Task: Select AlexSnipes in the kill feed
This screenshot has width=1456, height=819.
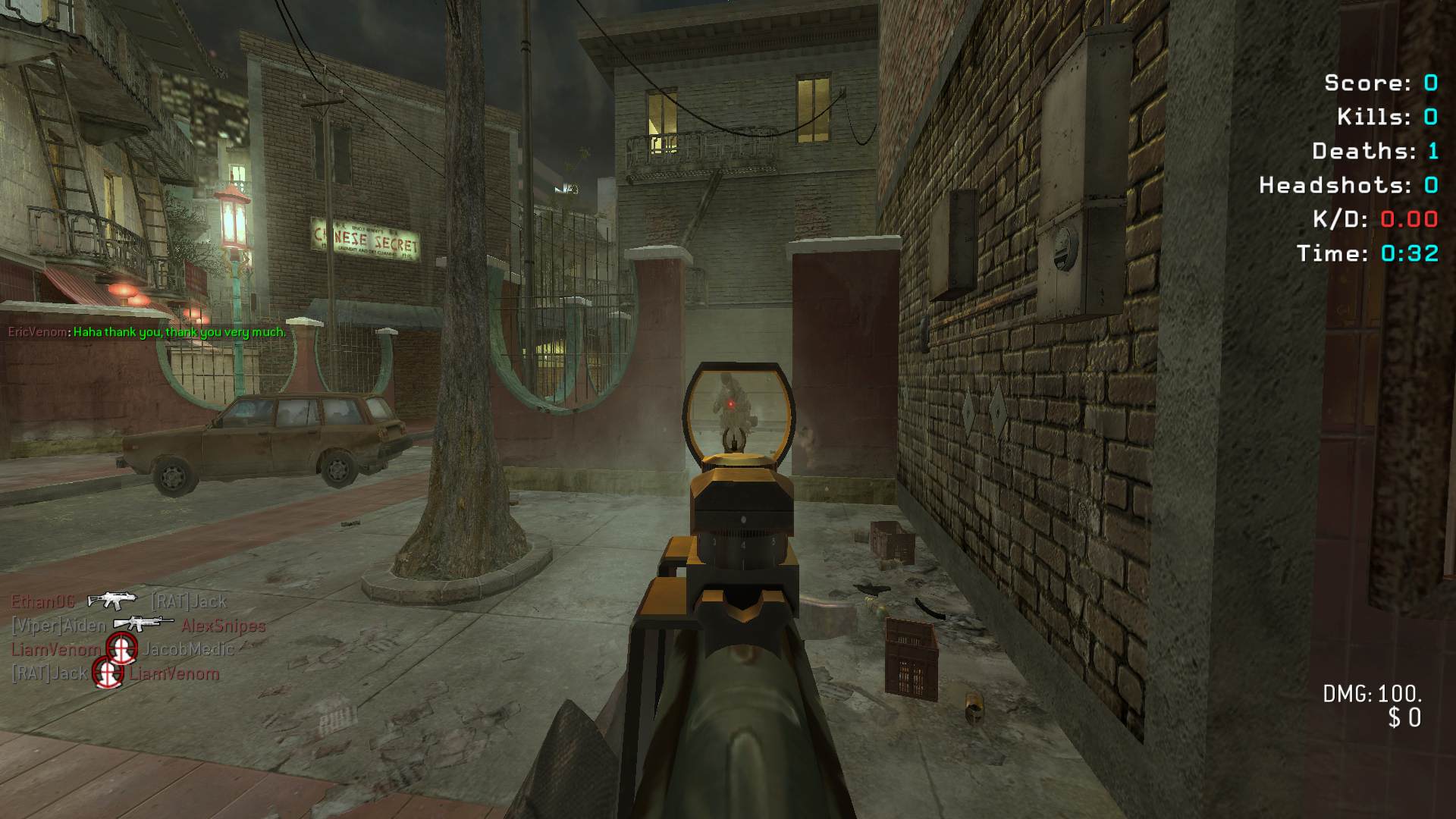Action: 224,626
